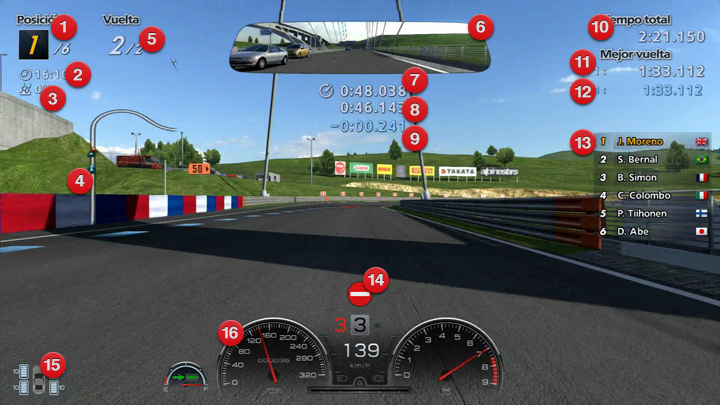Click the red annotation marker numbered 6
Viewport: 720px width, 405px height.
pyautogui.click(x=479, y=27)
